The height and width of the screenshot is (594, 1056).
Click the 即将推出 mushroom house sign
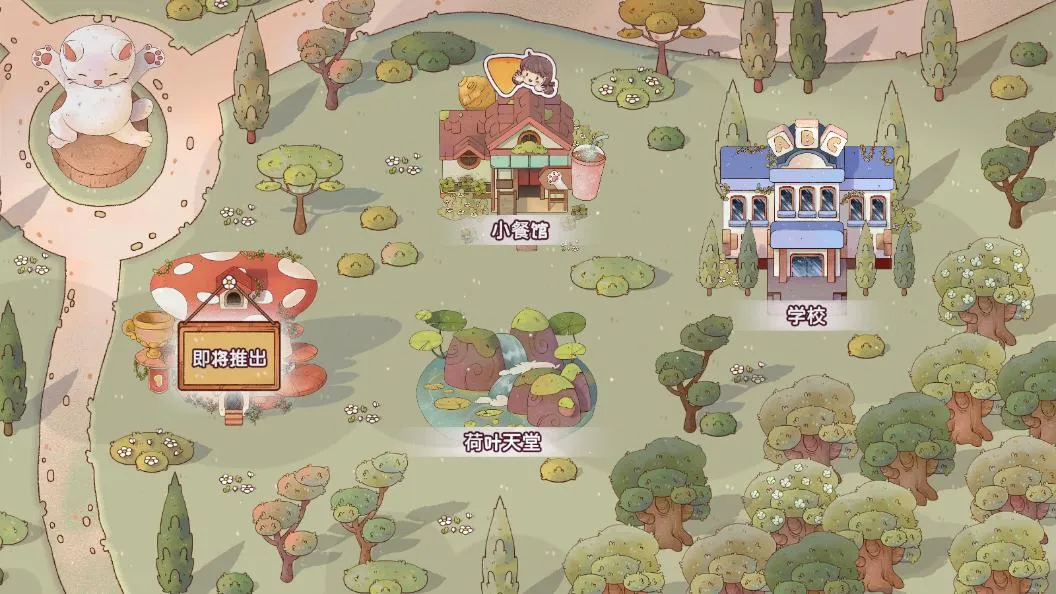click(229, 356)
